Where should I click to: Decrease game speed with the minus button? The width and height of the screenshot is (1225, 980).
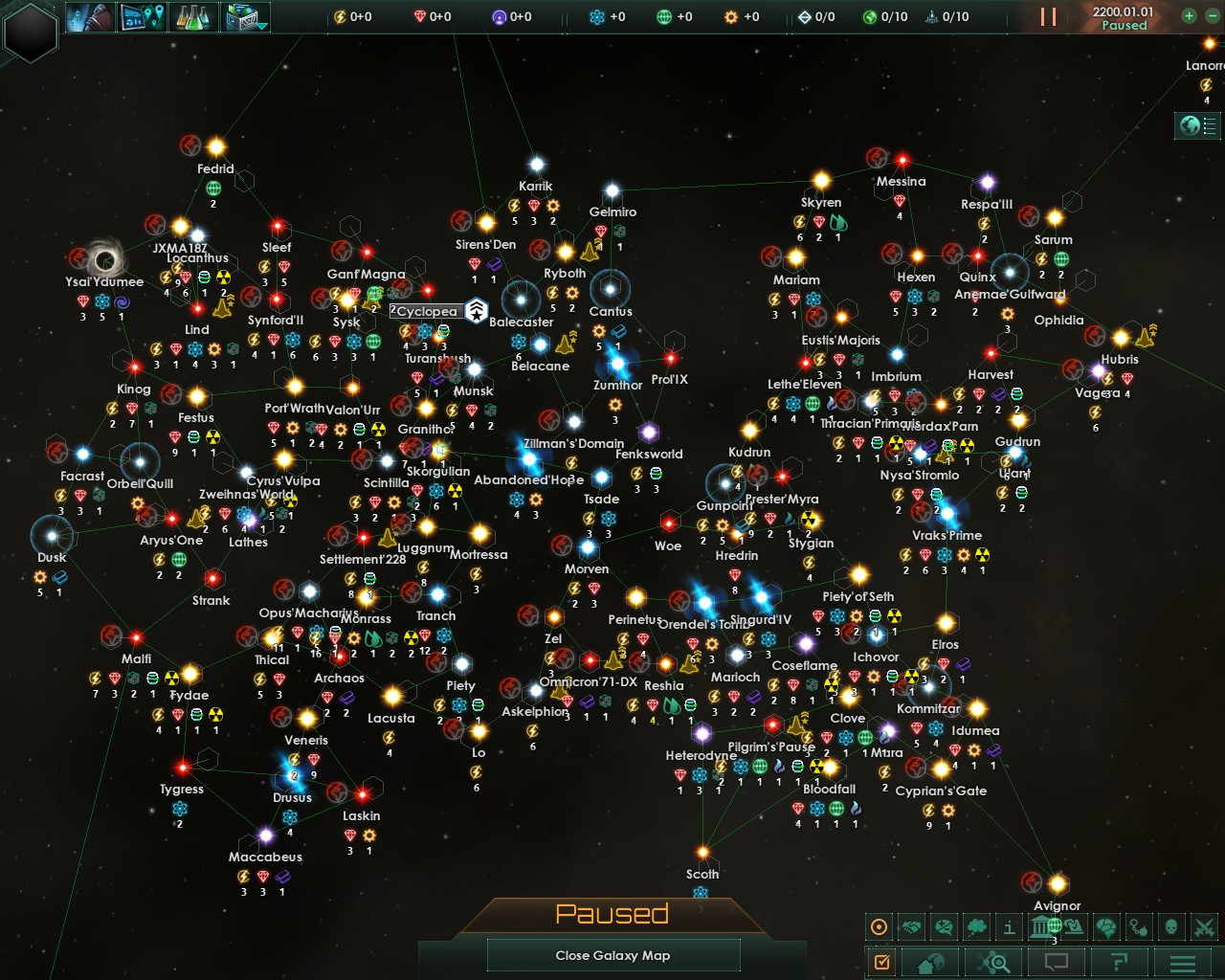click(x=1213, y=16)
